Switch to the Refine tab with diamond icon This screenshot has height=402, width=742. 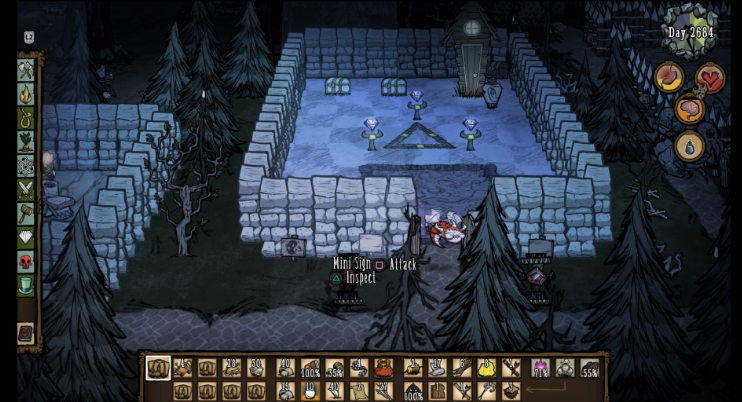click(26, 238)
